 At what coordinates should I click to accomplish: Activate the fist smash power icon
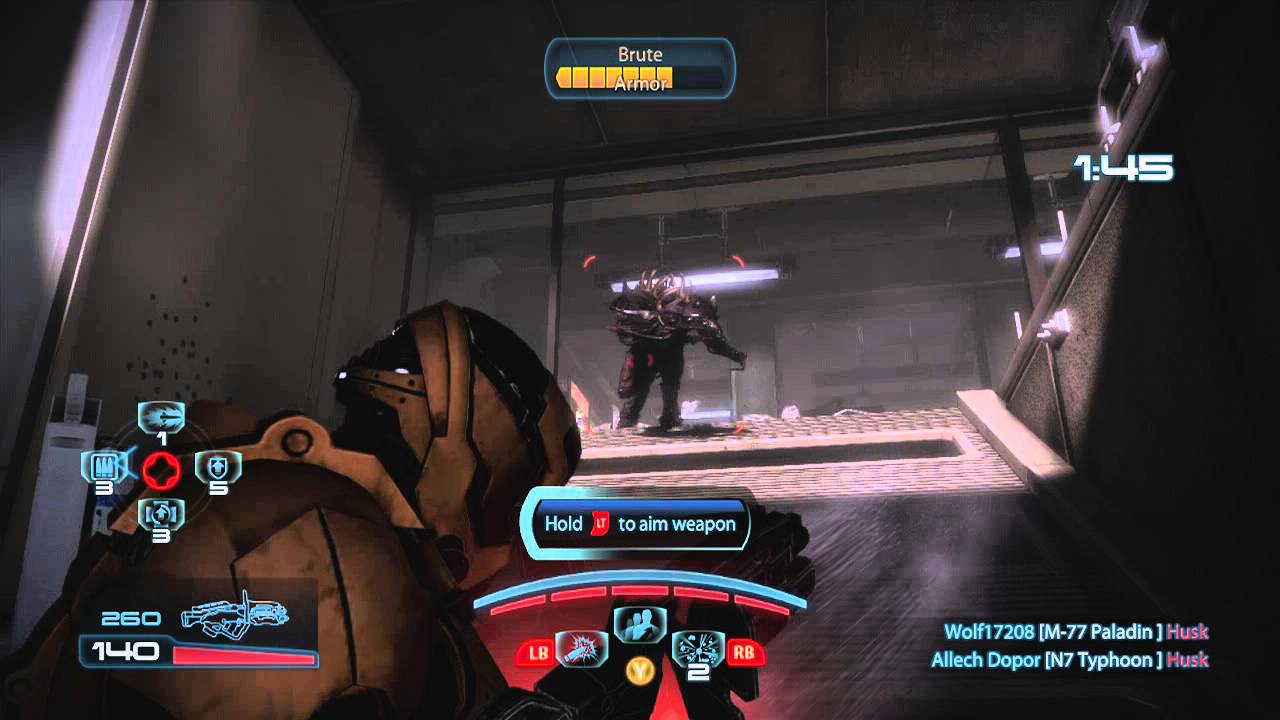point(581,649)
